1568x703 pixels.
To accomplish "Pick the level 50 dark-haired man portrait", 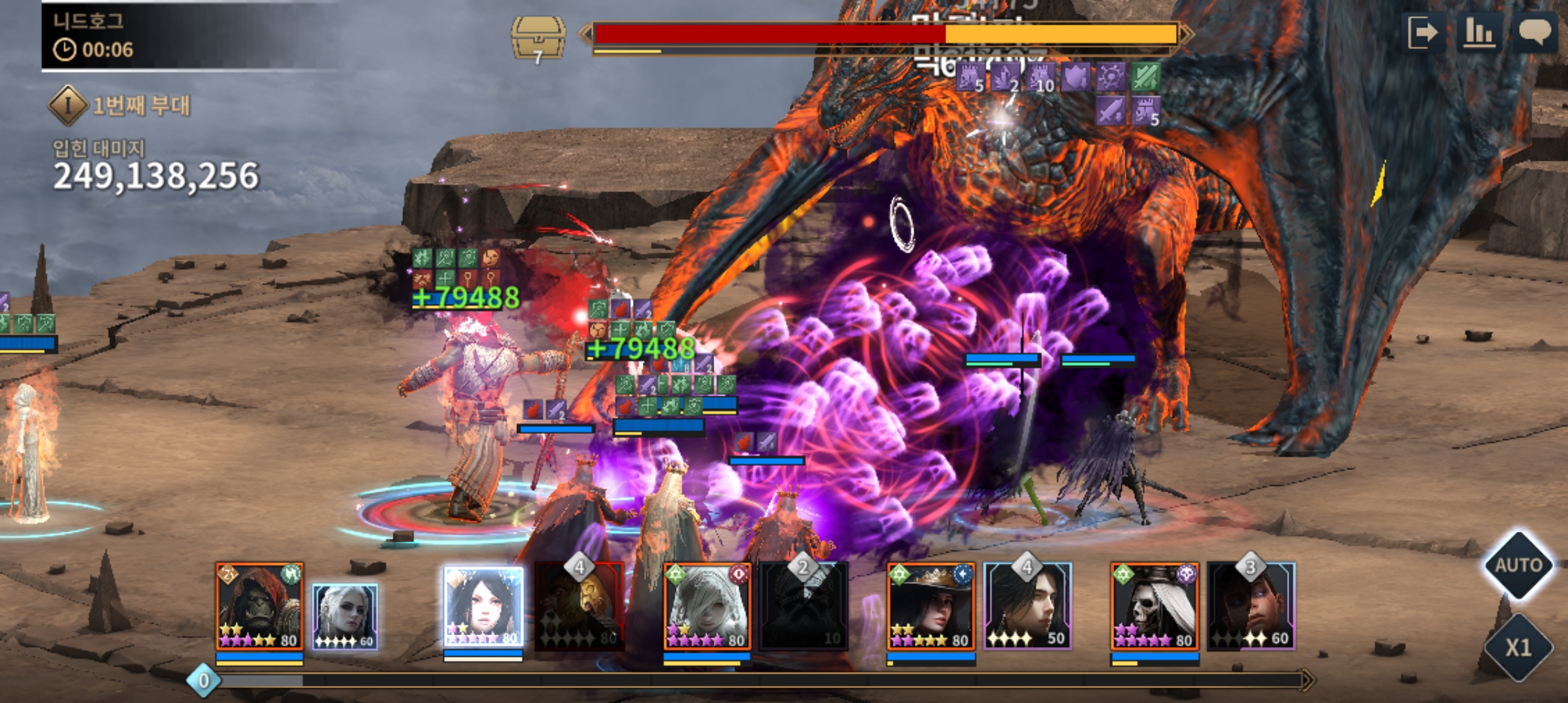I will 1028,608.
